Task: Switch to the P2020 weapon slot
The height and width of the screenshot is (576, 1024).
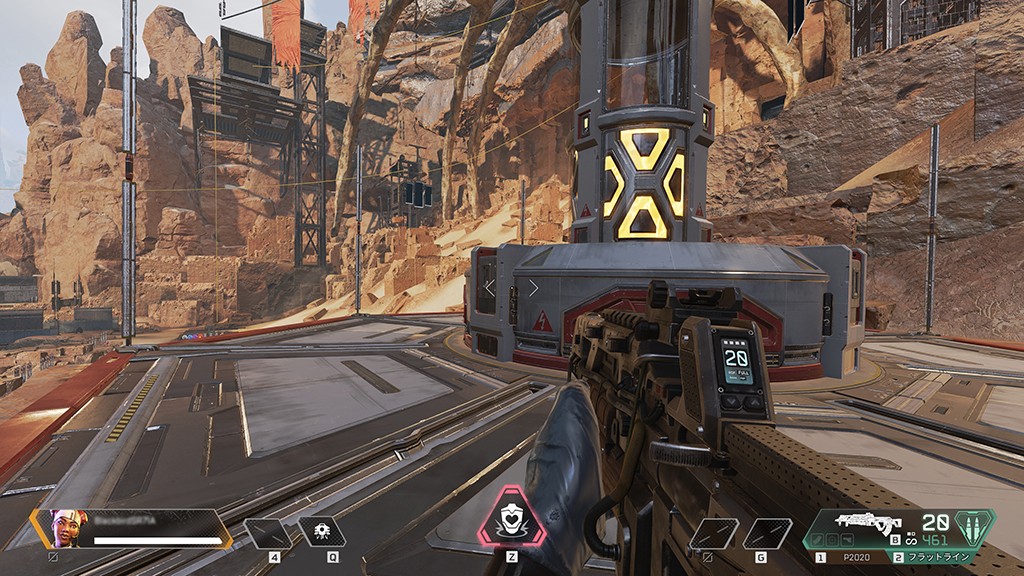Action: 850,557
